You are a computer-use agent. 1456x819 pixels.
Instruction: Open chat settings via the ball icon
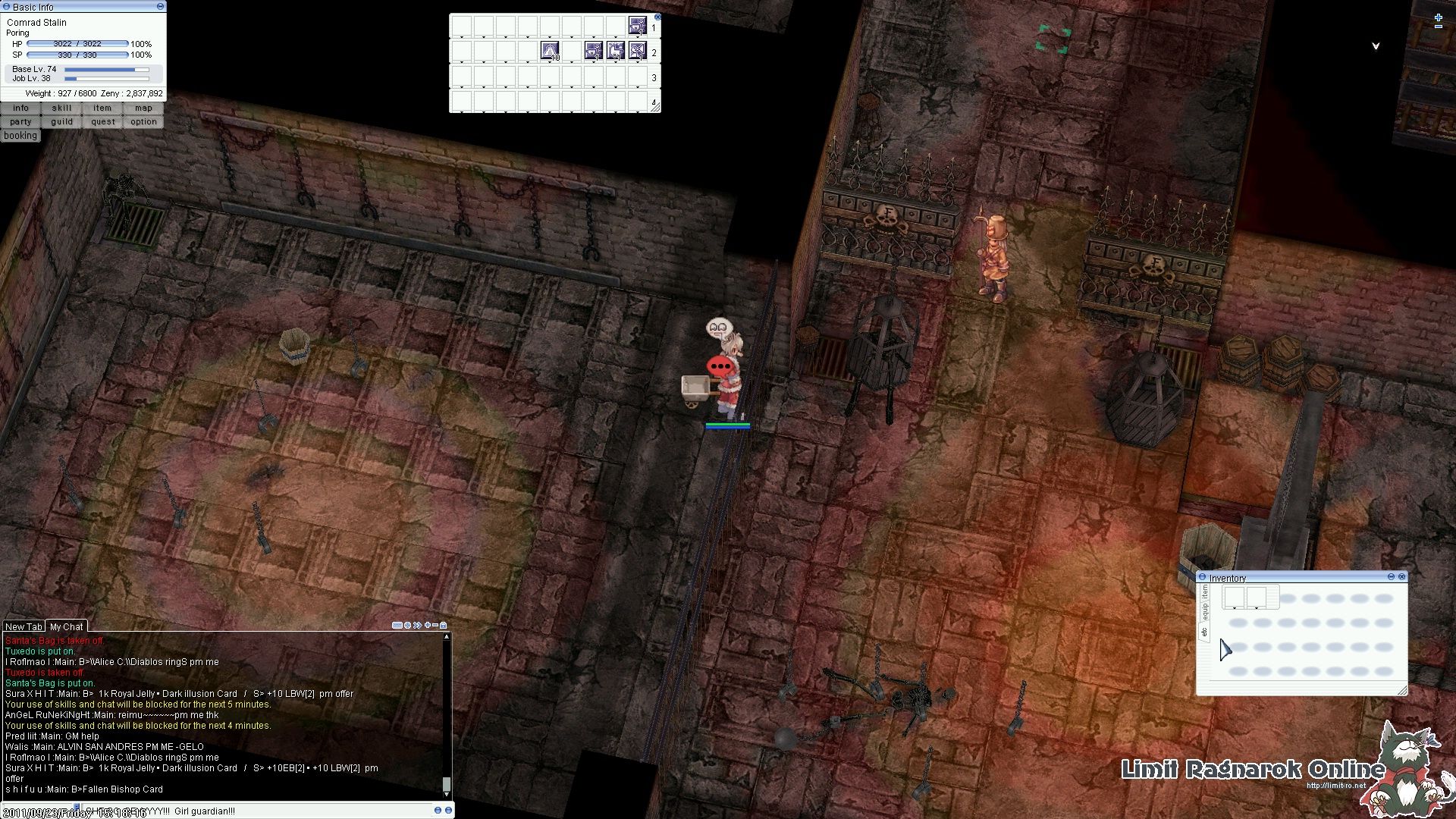tap(408, 626)
